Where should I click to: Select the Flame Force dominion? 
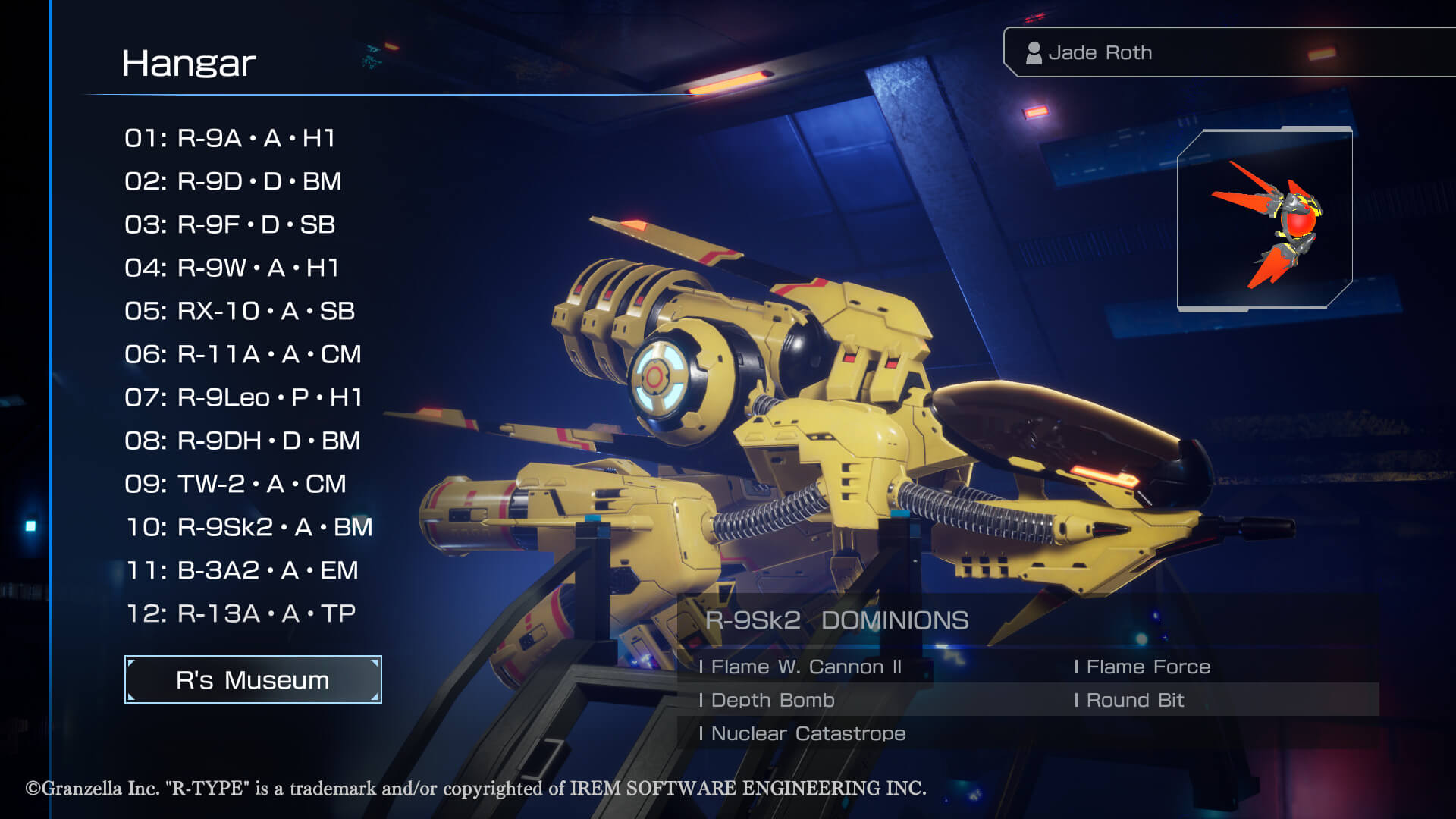(x=1142, y=667)
